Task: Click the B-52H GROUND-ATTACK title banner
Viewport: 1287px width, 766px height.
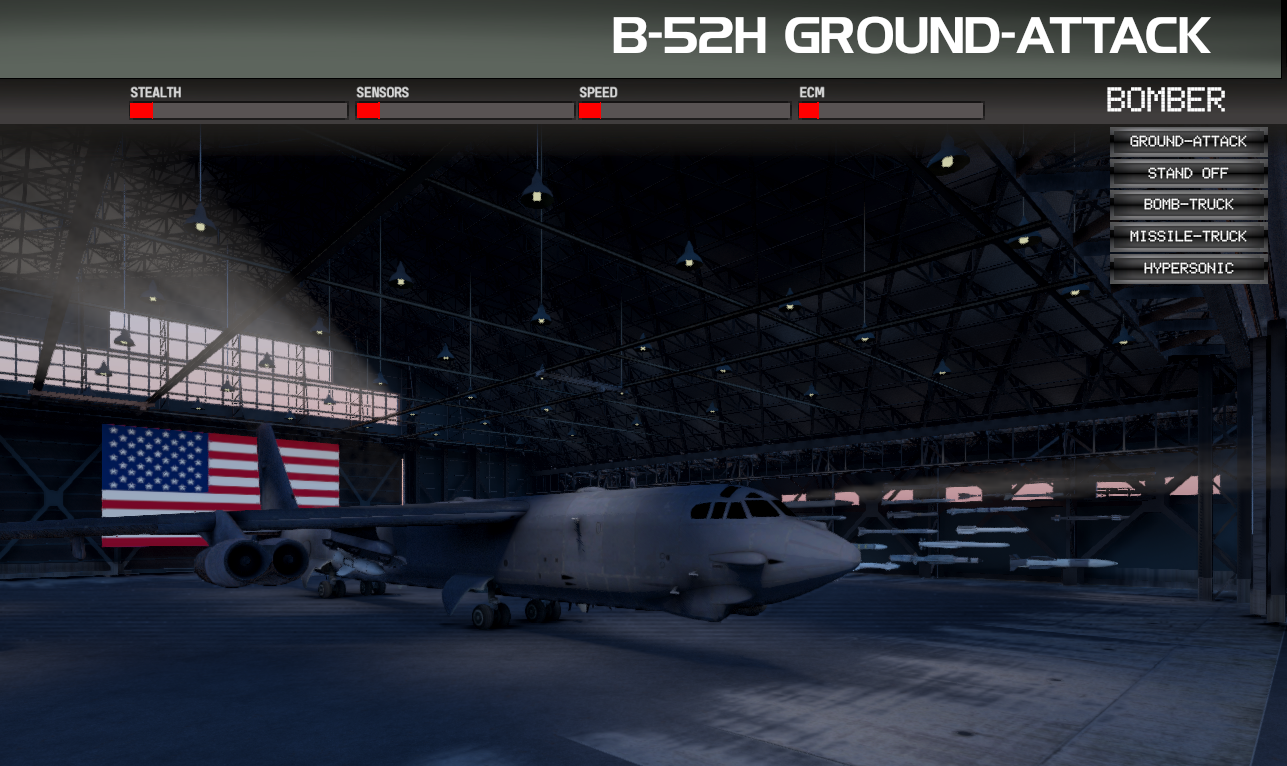Action: tap(908, 35)
